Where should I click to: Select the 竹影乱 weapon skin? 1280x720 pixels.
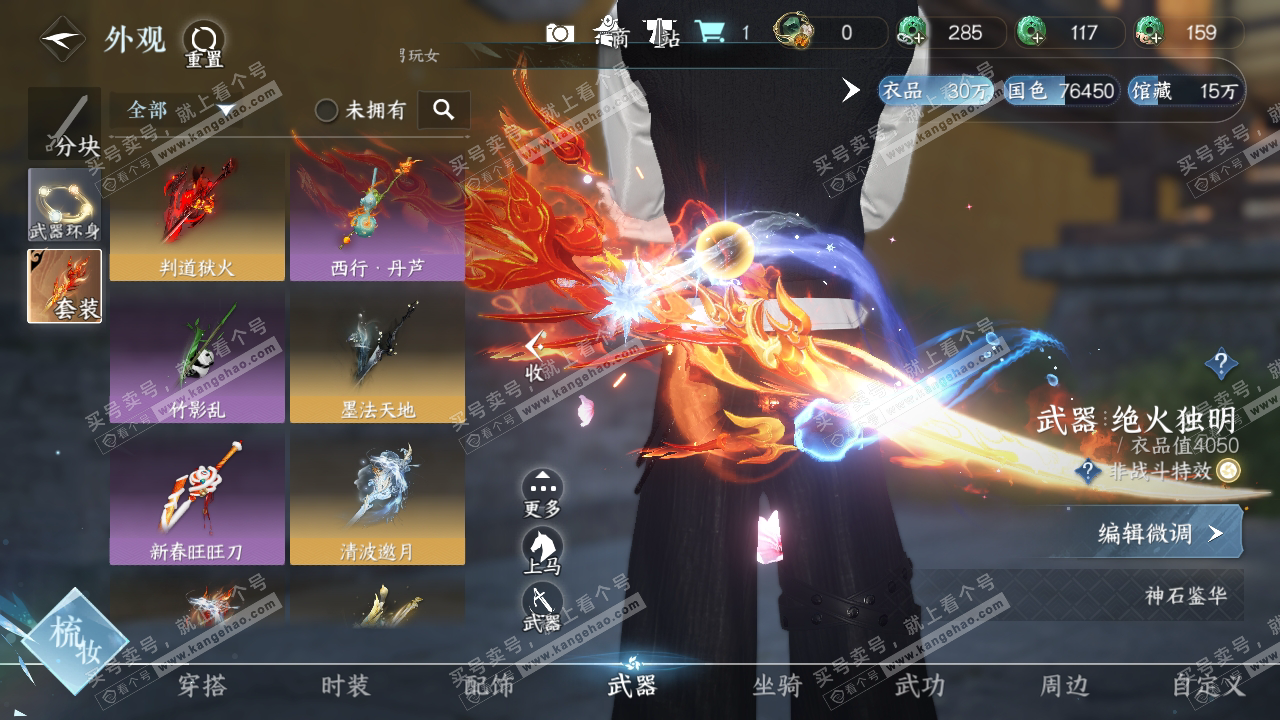coord(197,358)
